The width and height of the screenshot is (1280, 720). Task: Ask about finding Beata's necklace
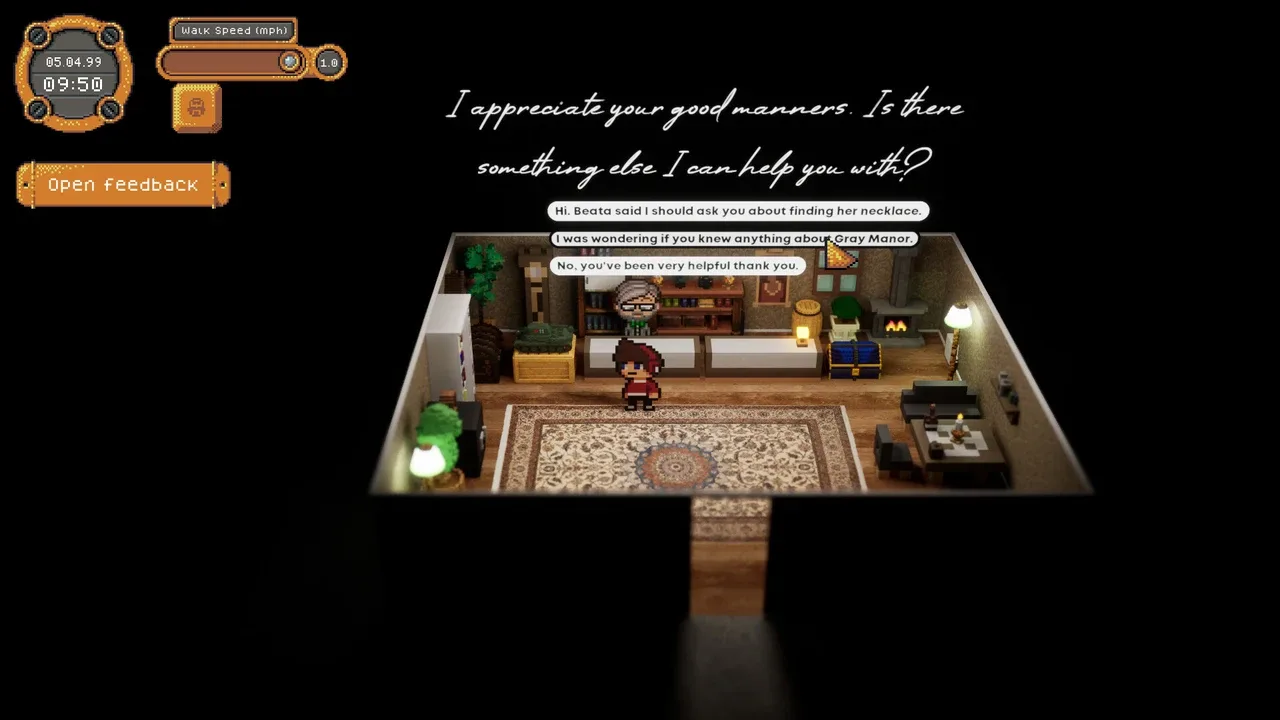coord(738,211)
